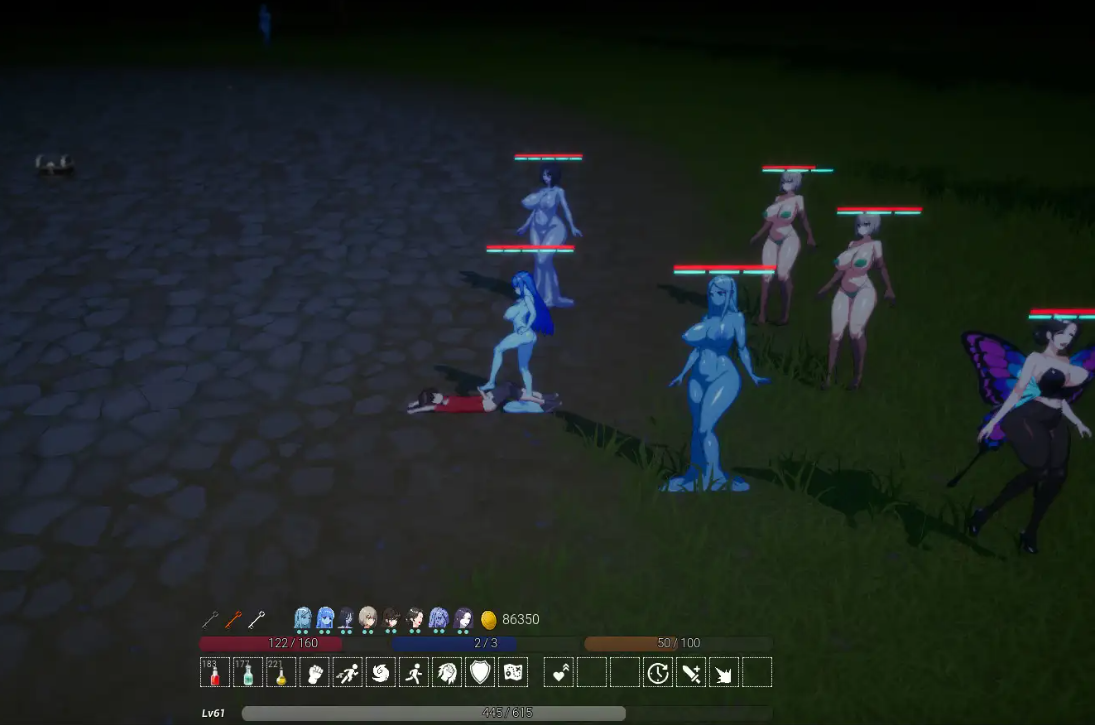
Task: Use the yellow flask potion slot
Action: 281,672
